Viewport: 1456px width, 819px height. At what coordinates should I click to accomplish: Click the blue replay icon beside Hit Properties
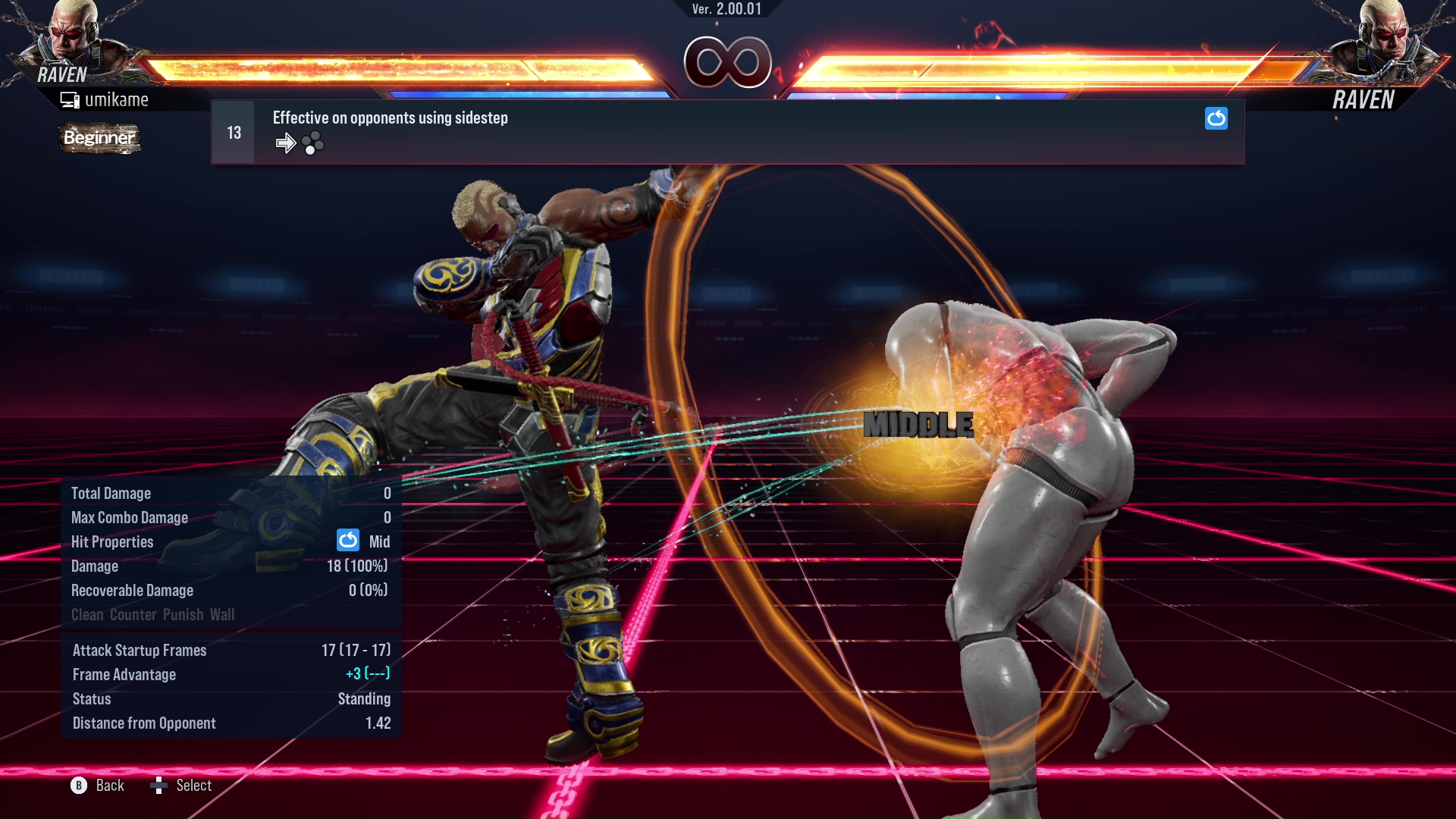tap(347, 541)
